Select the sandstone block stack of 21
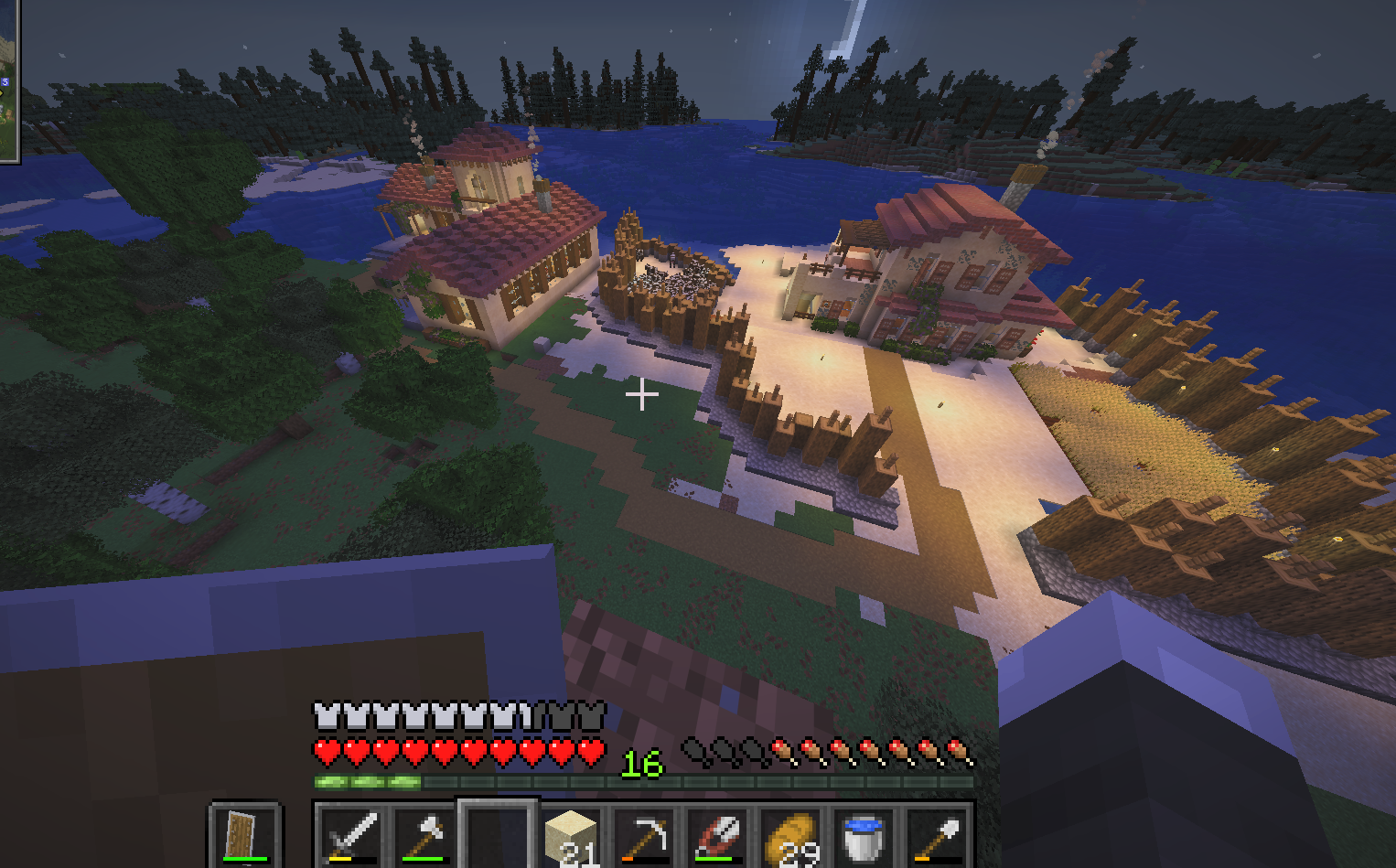 tap(572, 836)
